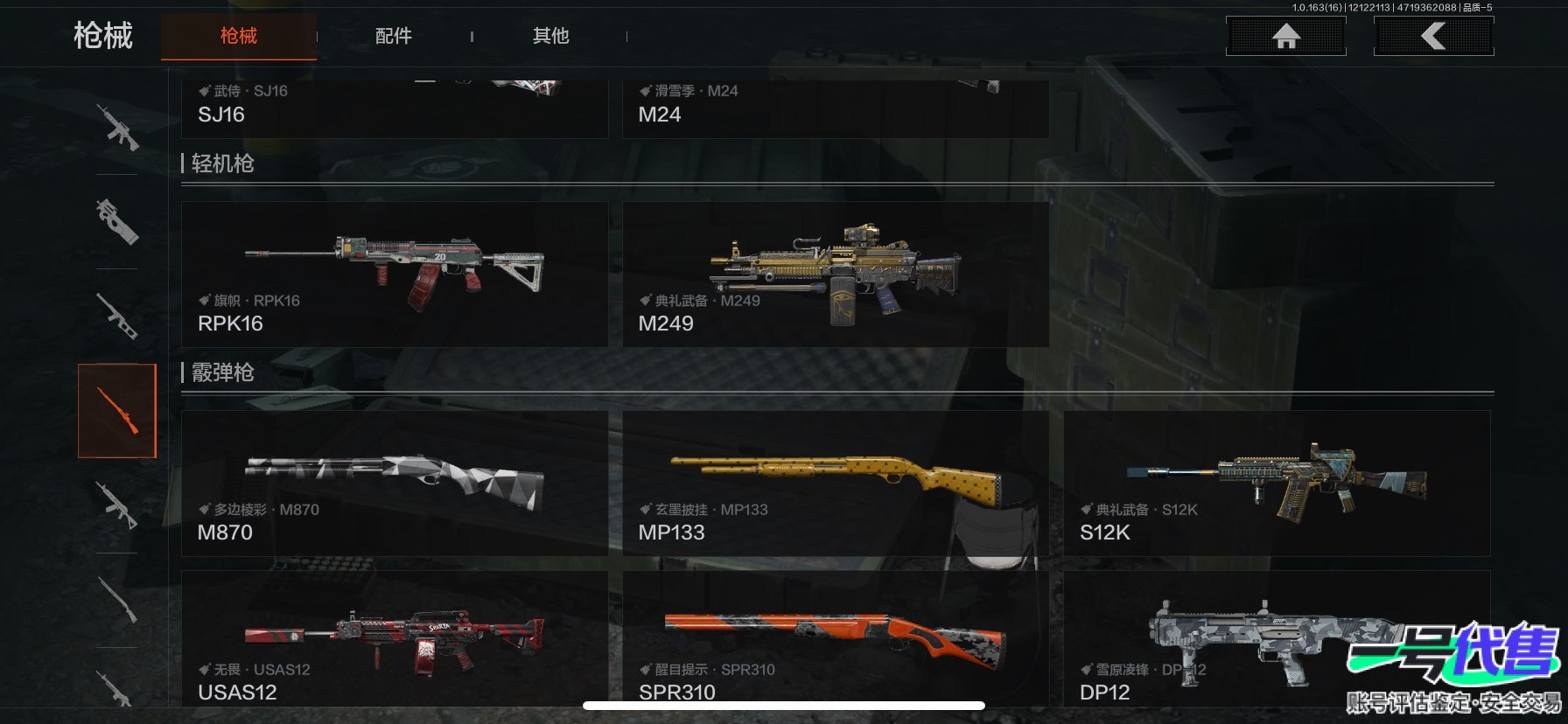Open the SJ16 weapon card
1568x724 pixels.
click(x=394, y=108)
